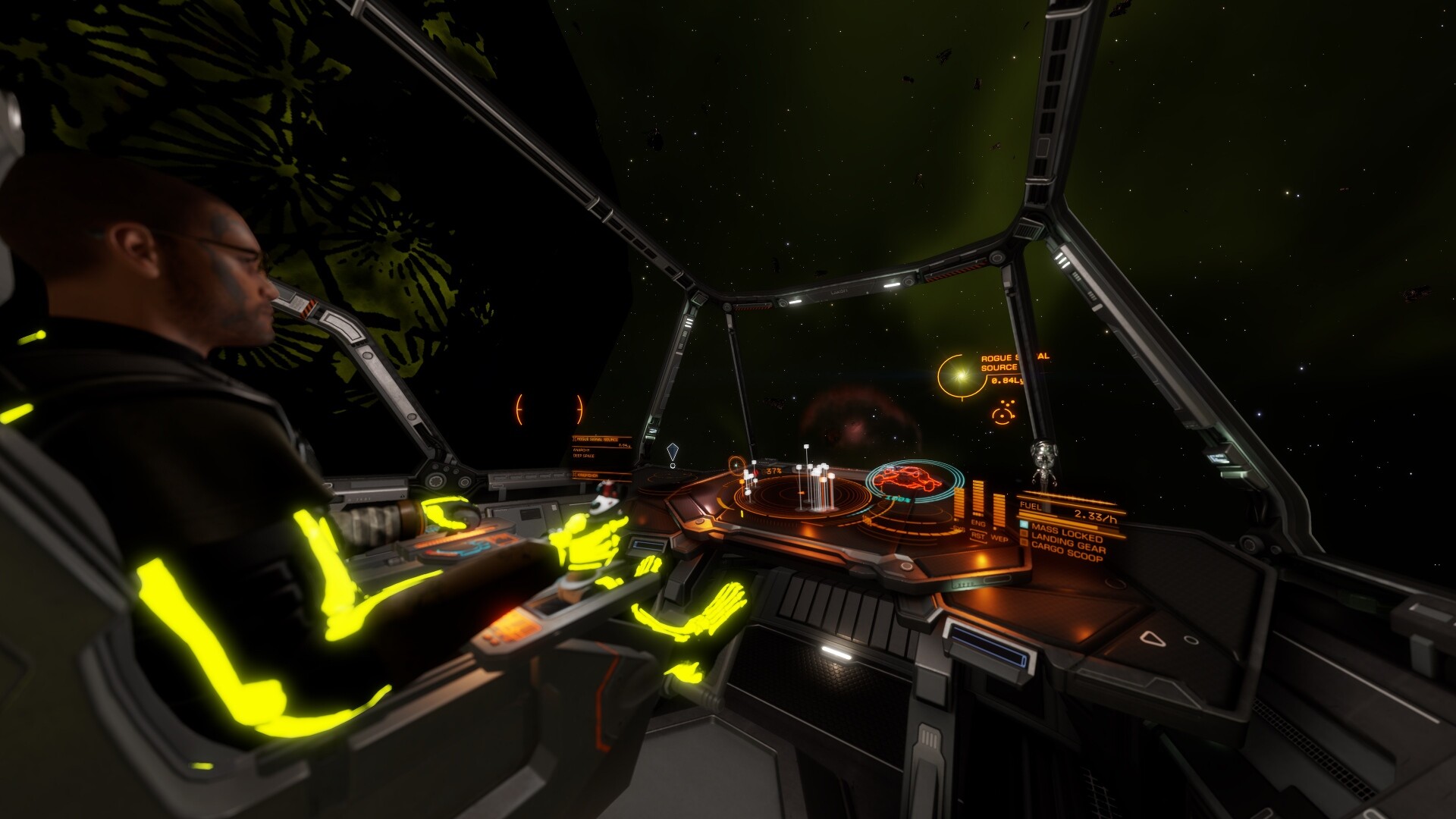Viewport: 1456px width, 819px height.
Task: Click the RST power reset indicator
Action: (x=978, y=536)
